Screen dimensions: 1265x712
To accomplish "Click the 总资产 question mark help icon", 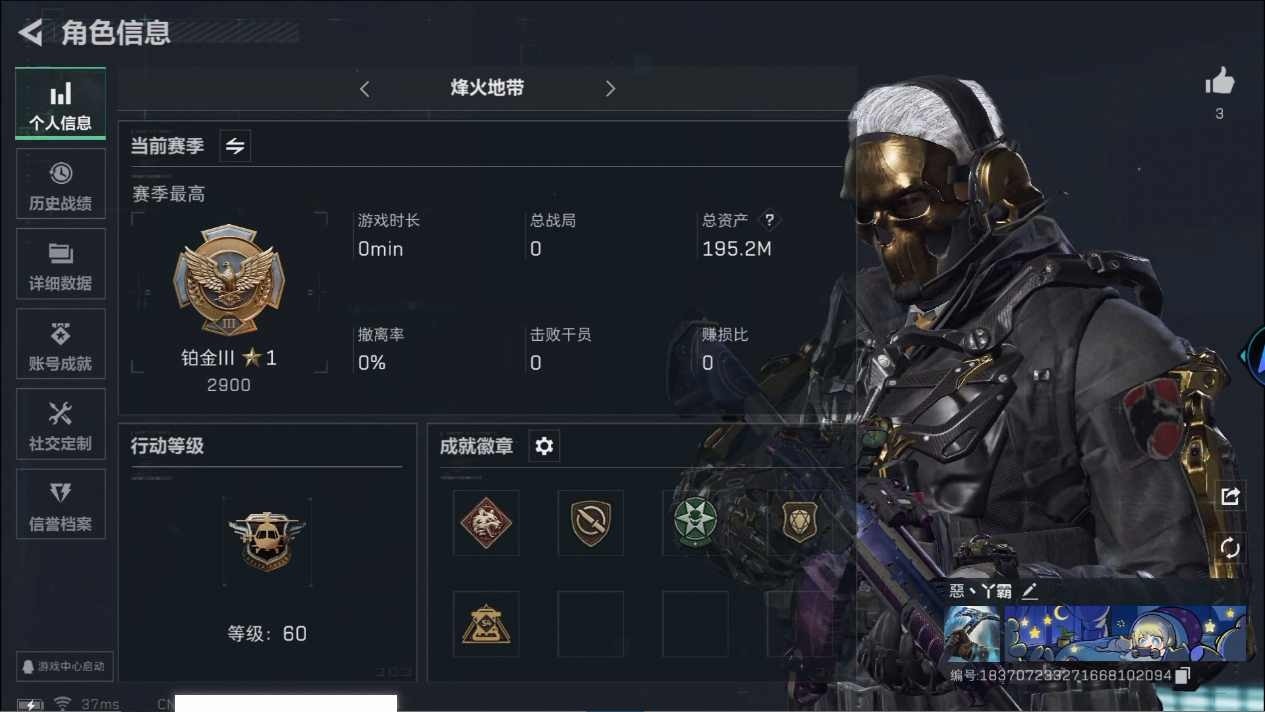I will point(769,220).
